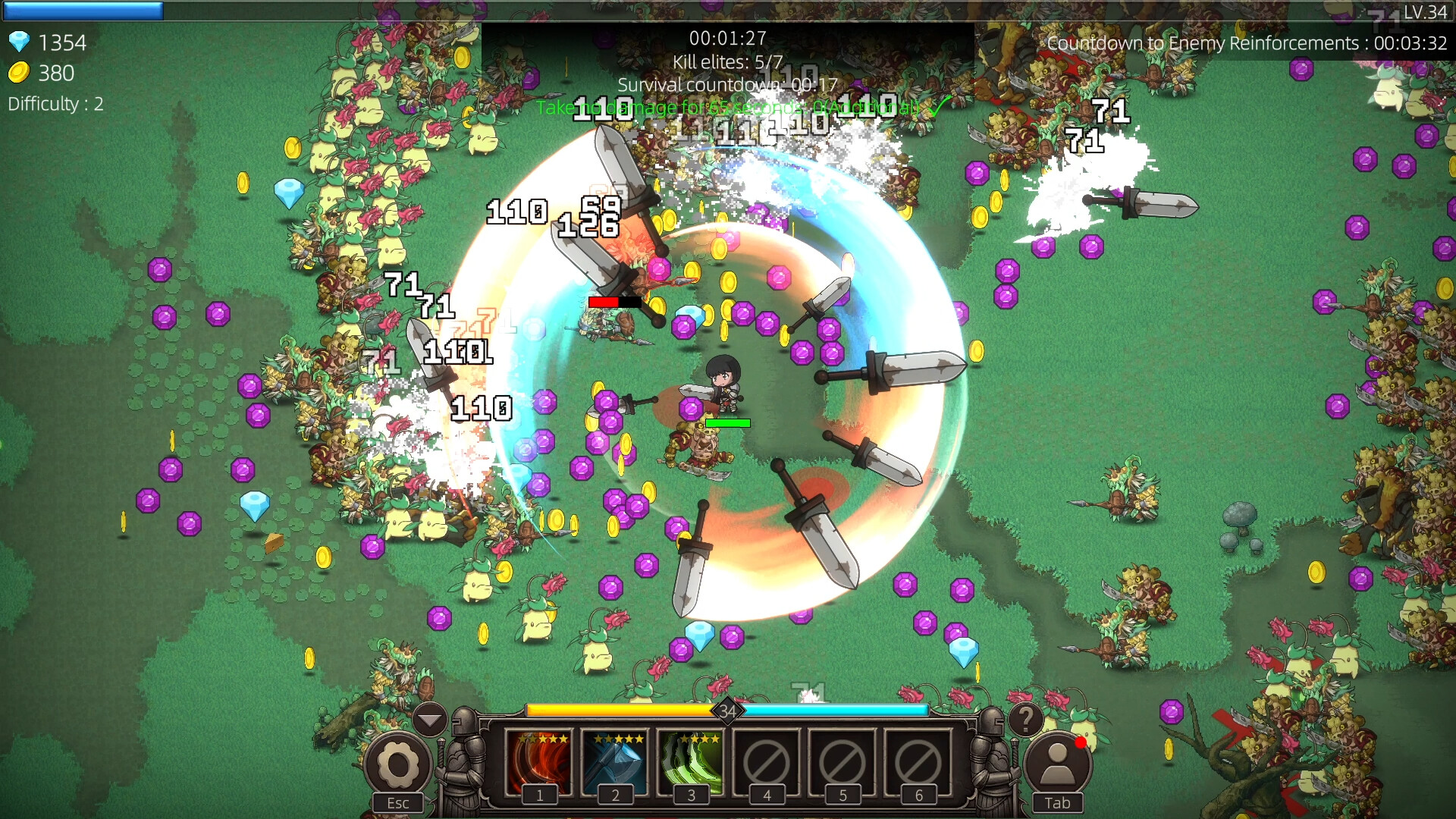Collapse the skill bar with the down arrow

431,719
